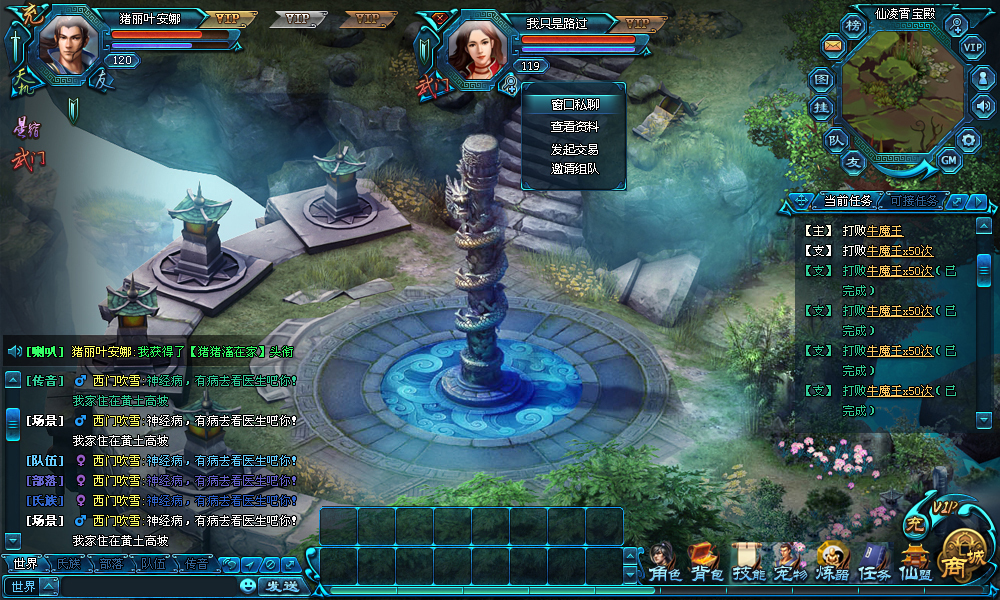Screen dimensions: 1000x600
Task: Open the 宠物 pet panel
Action: coord(790,566)
